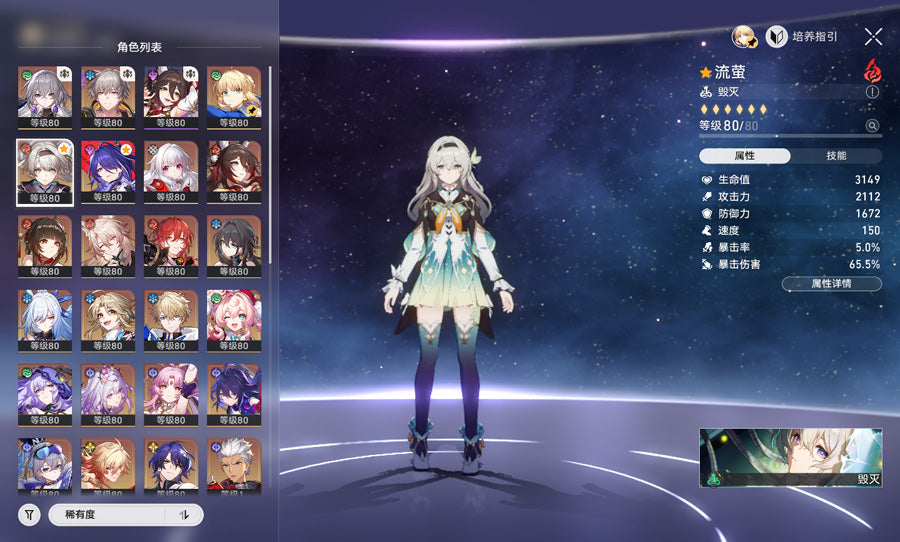This screenshot has width=900, height=542.
Task: Select purple-haired Acheron in the character list
Action: click(108, 171)
